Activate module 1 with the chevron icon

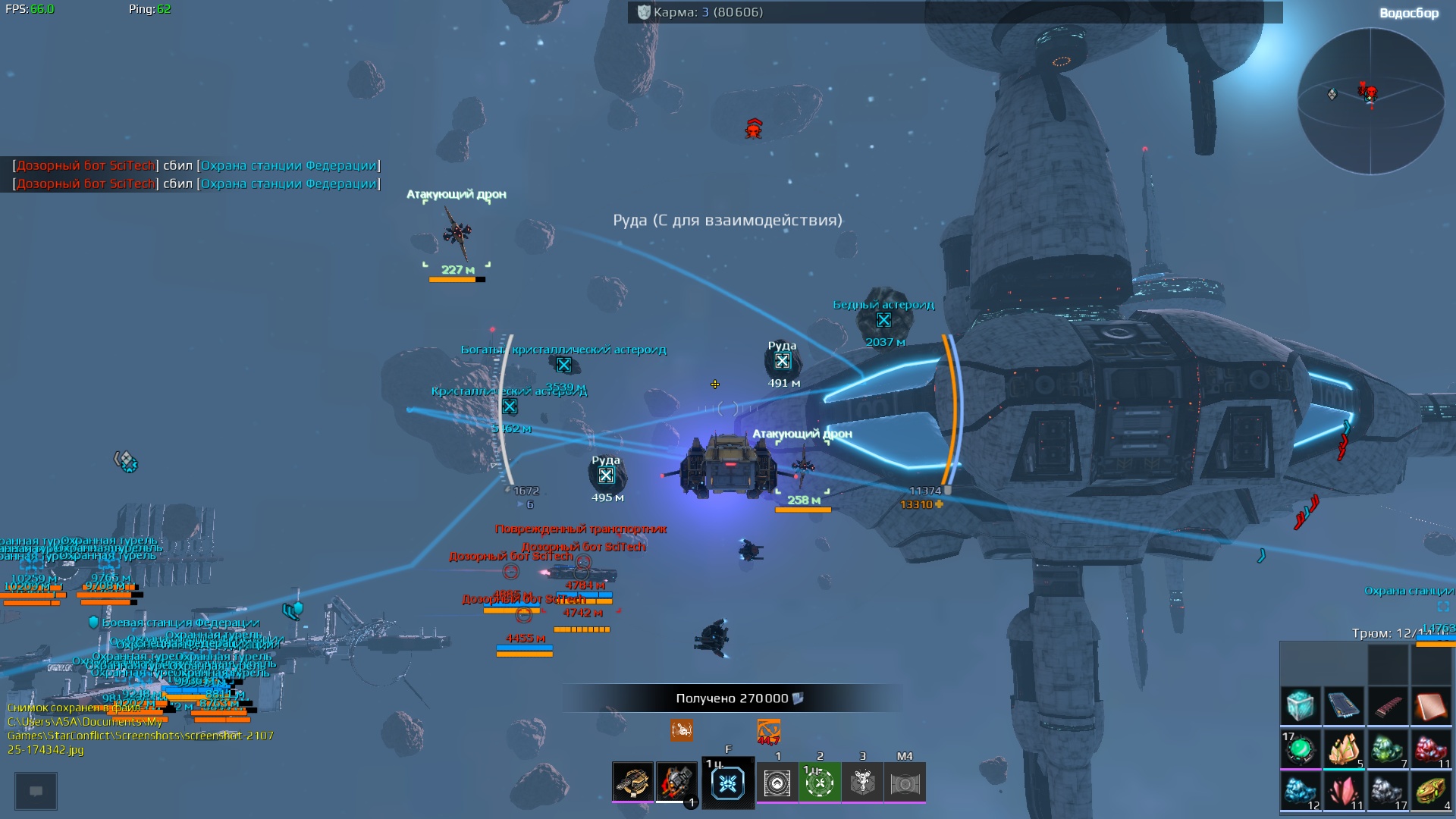tap(777, 783)
